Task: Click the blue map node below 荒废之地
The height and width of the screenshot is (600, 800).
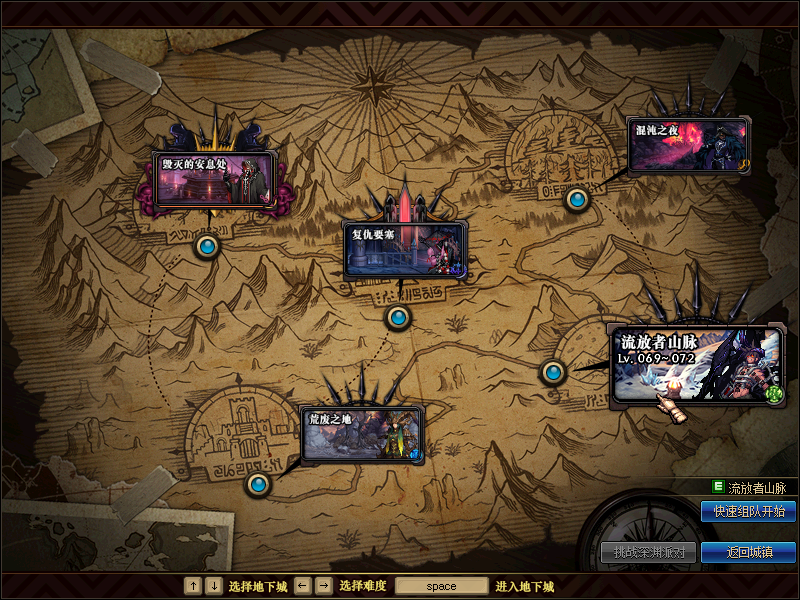Action: tap(258, 484)
